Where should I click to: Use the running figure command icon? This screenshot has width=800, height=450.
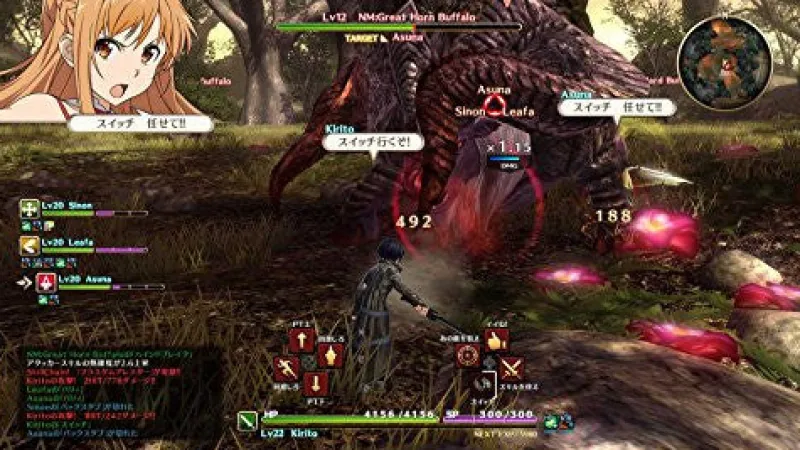287,368
